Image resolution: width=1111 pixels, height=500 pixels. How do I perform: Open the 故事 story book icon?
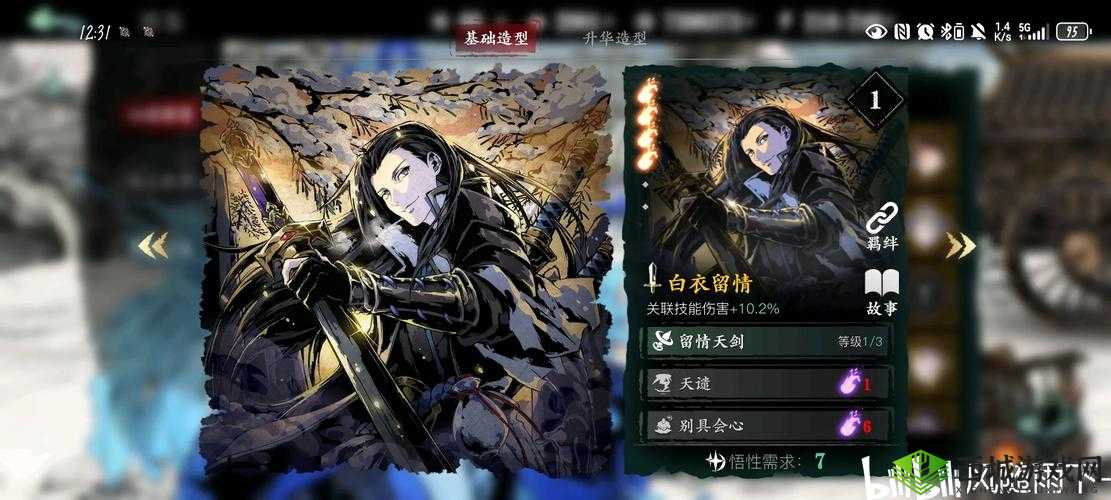[x=881, y=291]
